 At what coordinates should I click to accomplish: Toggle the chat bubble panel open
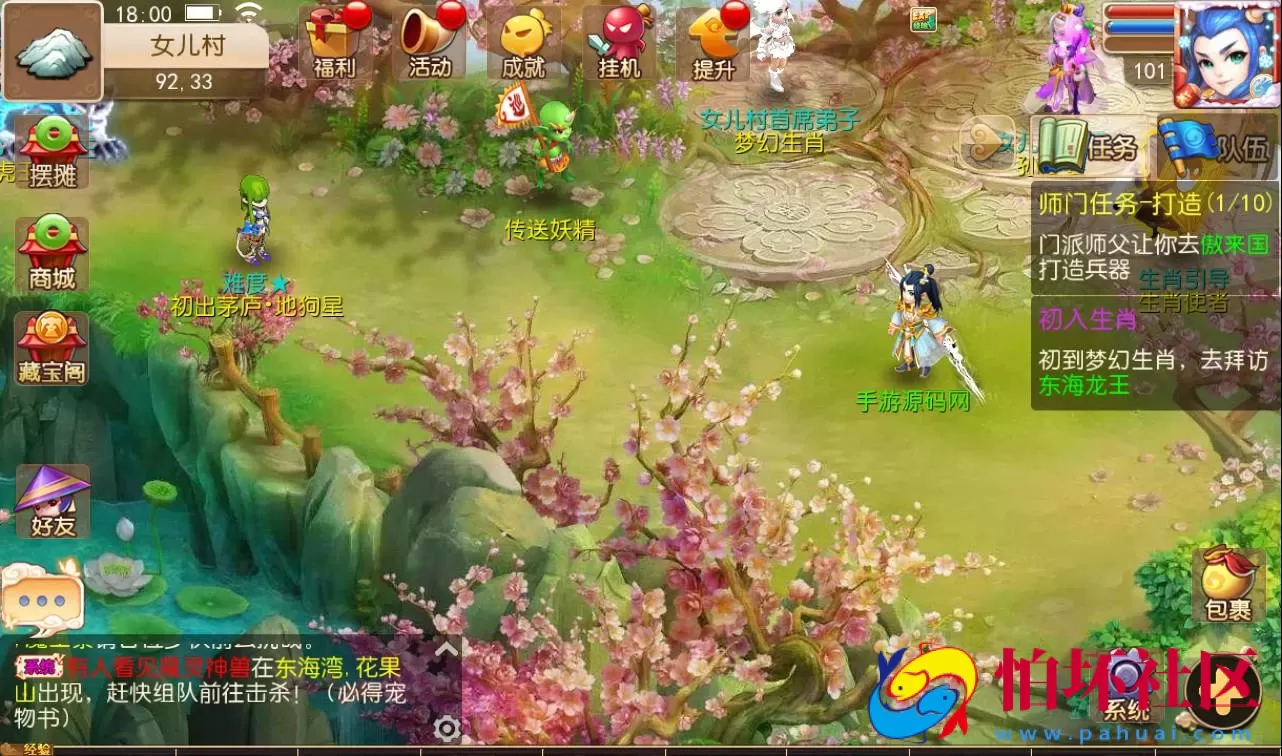[44, 600]
